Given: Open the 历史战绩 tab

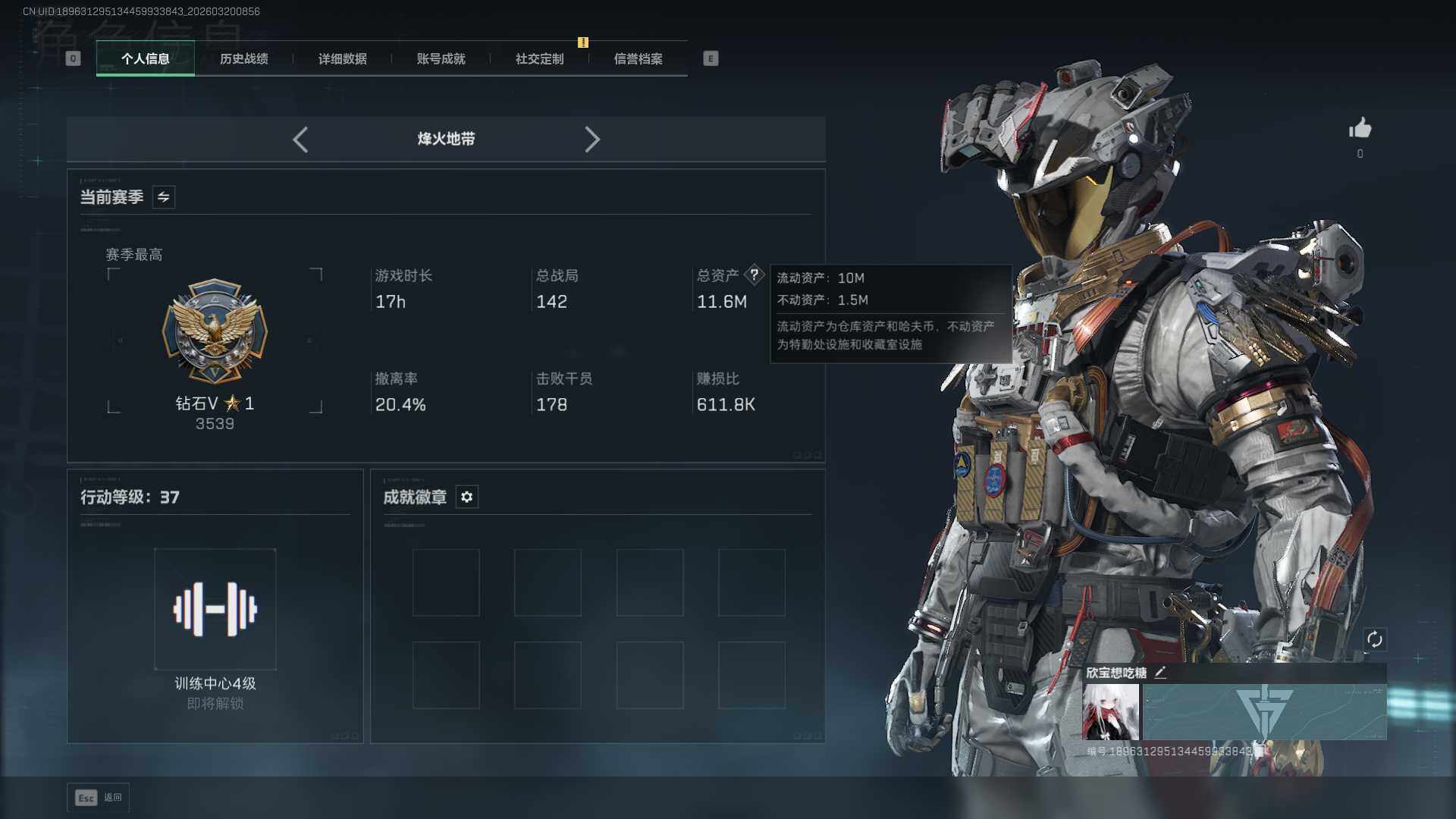Looking at the screenshot, I should [243, 58].
